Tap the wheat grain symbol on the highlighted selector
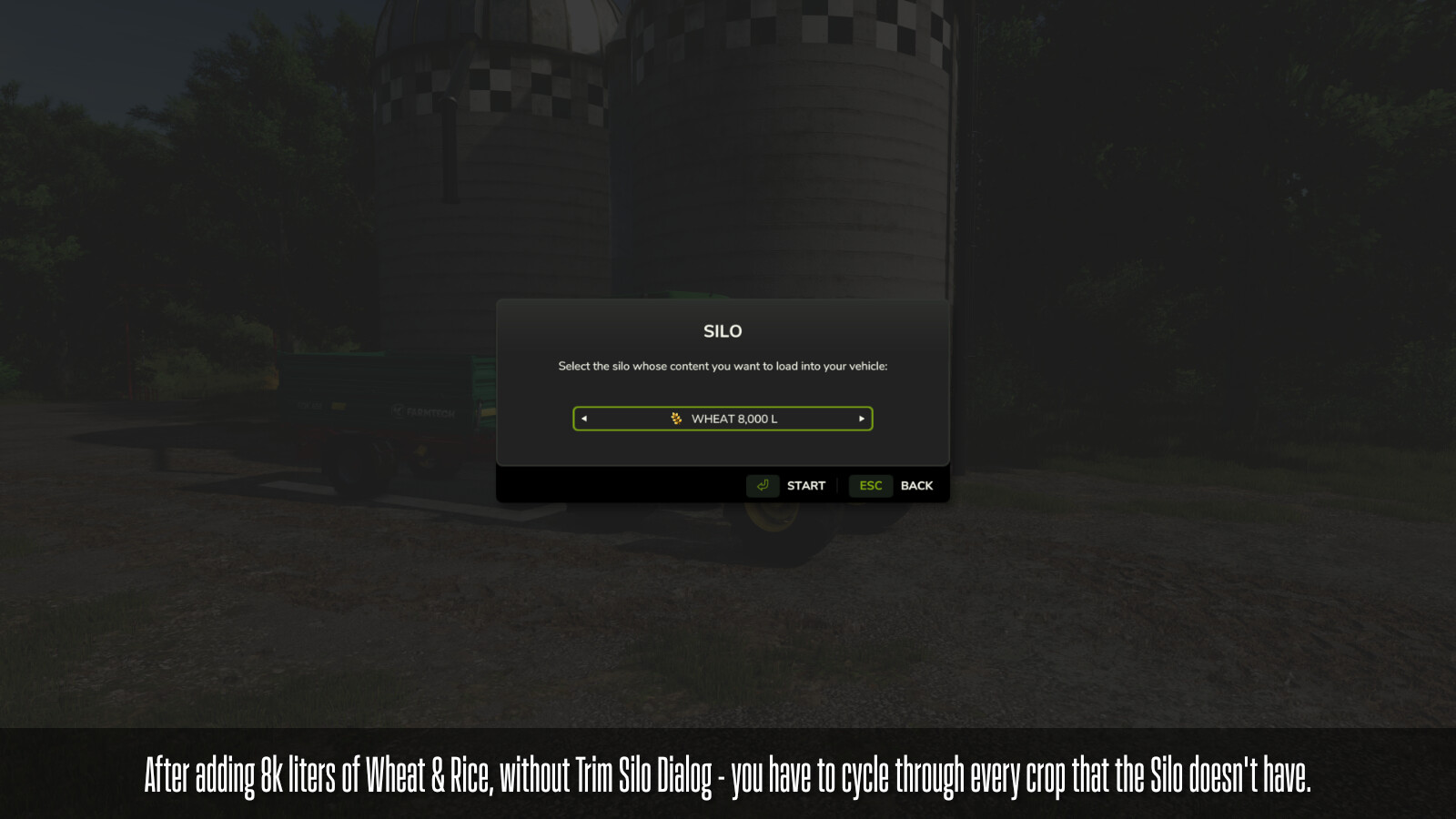 click(x=677, y=419)
